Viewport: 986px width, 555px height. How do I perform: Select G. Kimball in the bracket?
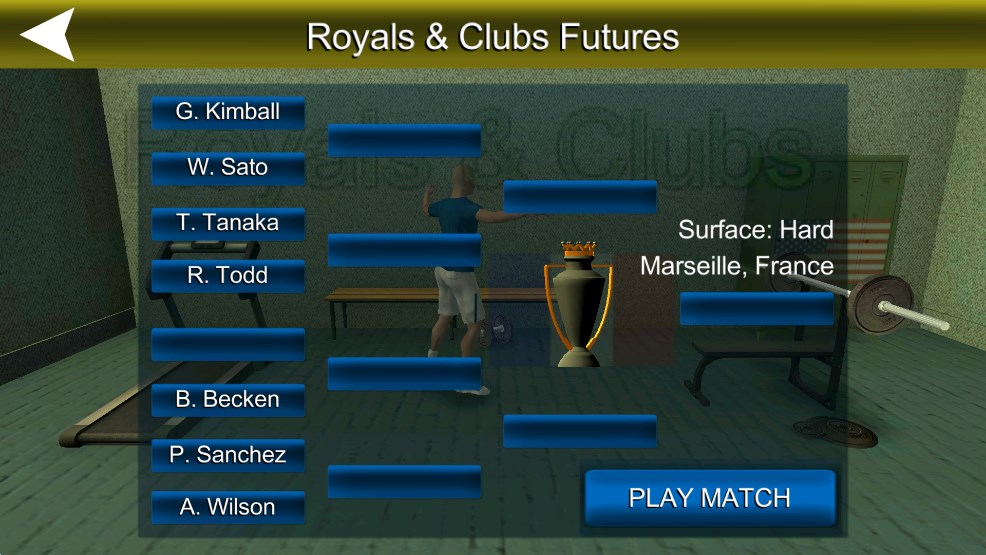(228, 112)
